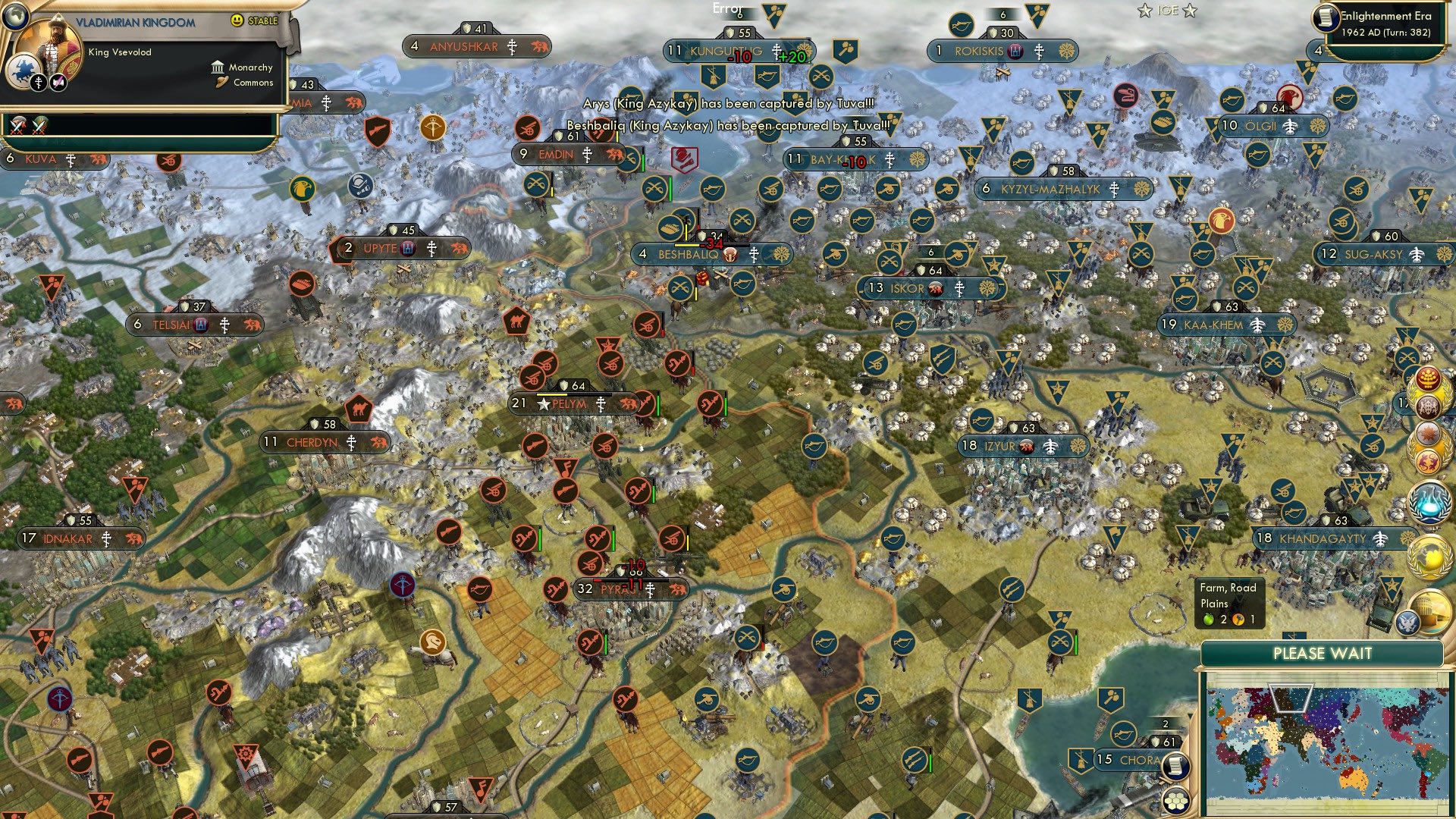1456x819 pixels.
Task: Open the golden-age sun medal notification
Action: [x=1426, y=433]
